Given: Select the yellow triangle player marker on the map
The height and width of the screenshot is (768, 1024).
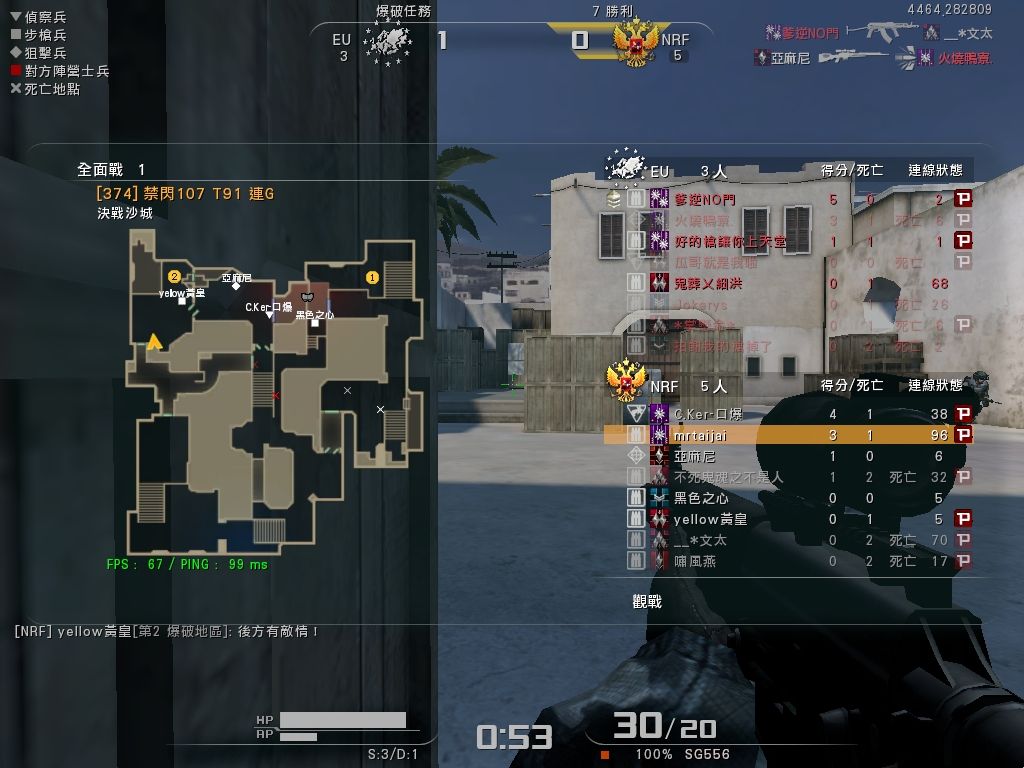Looking at the screenshot, I should pyautogui.click(x=155, y=342).
